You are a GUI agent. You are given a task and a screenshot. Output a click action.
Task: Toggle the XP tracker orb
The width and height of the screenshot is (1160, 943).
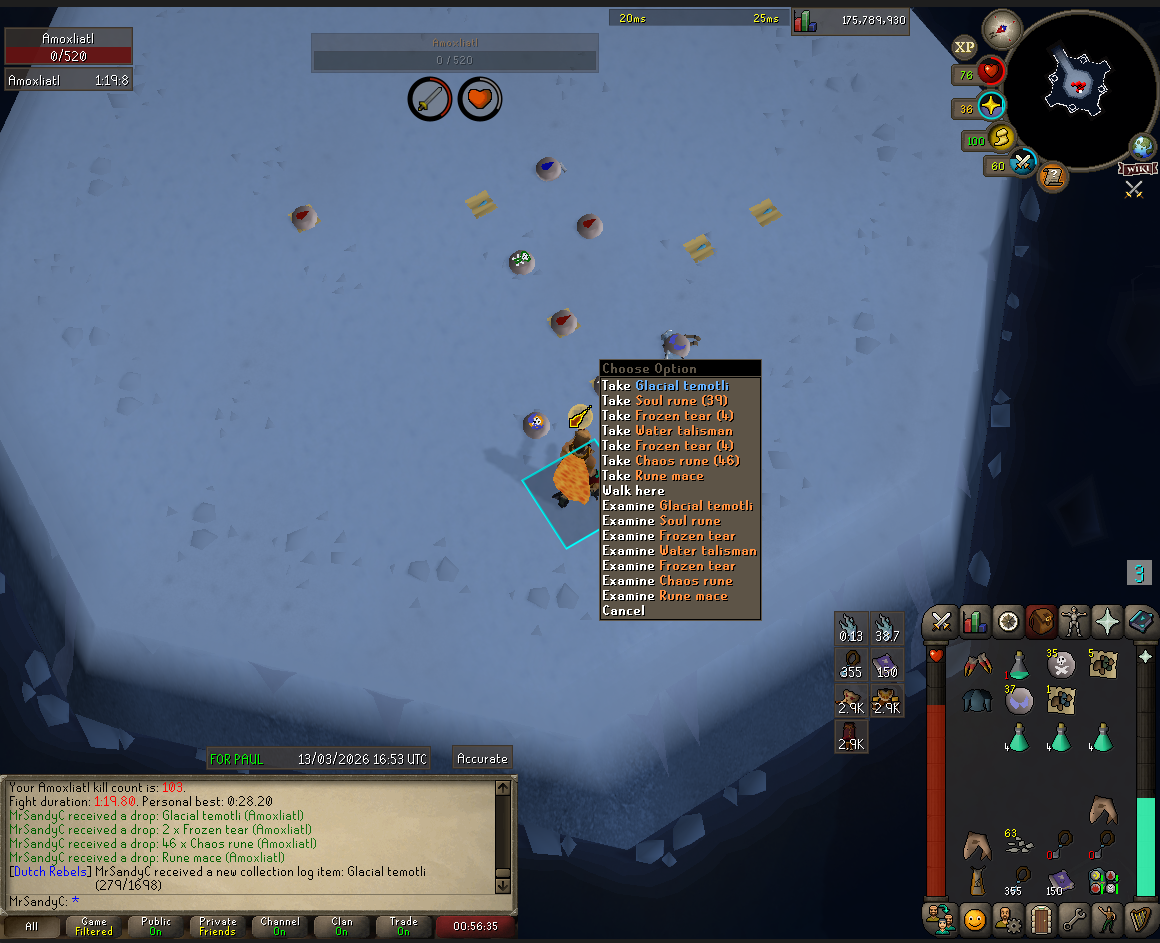(x=964, y=47)
